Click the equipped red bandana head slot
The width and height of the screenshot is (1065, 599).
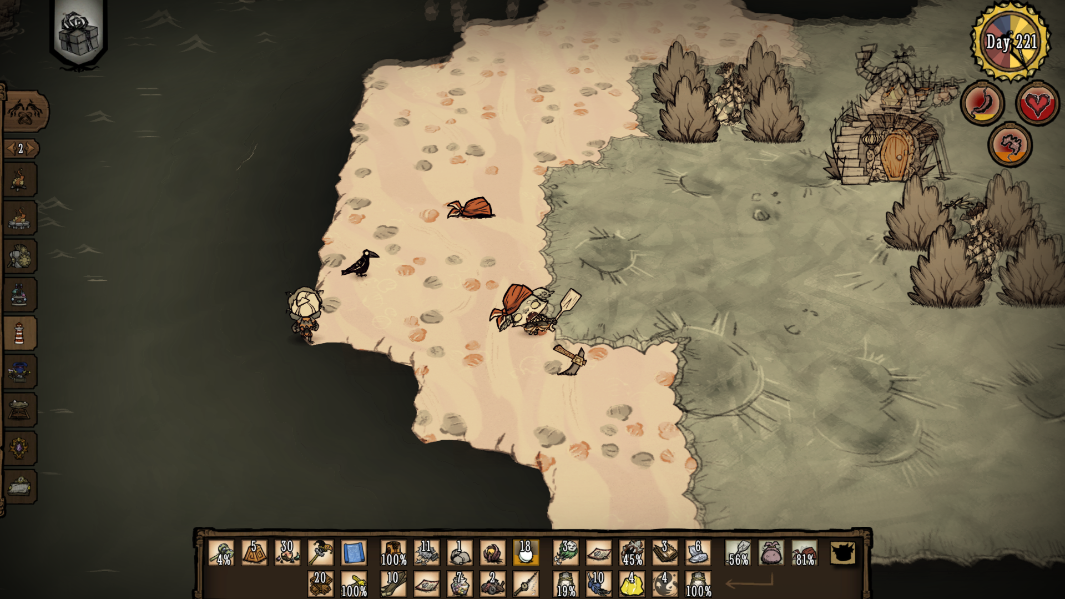click(x=804, y=553)
